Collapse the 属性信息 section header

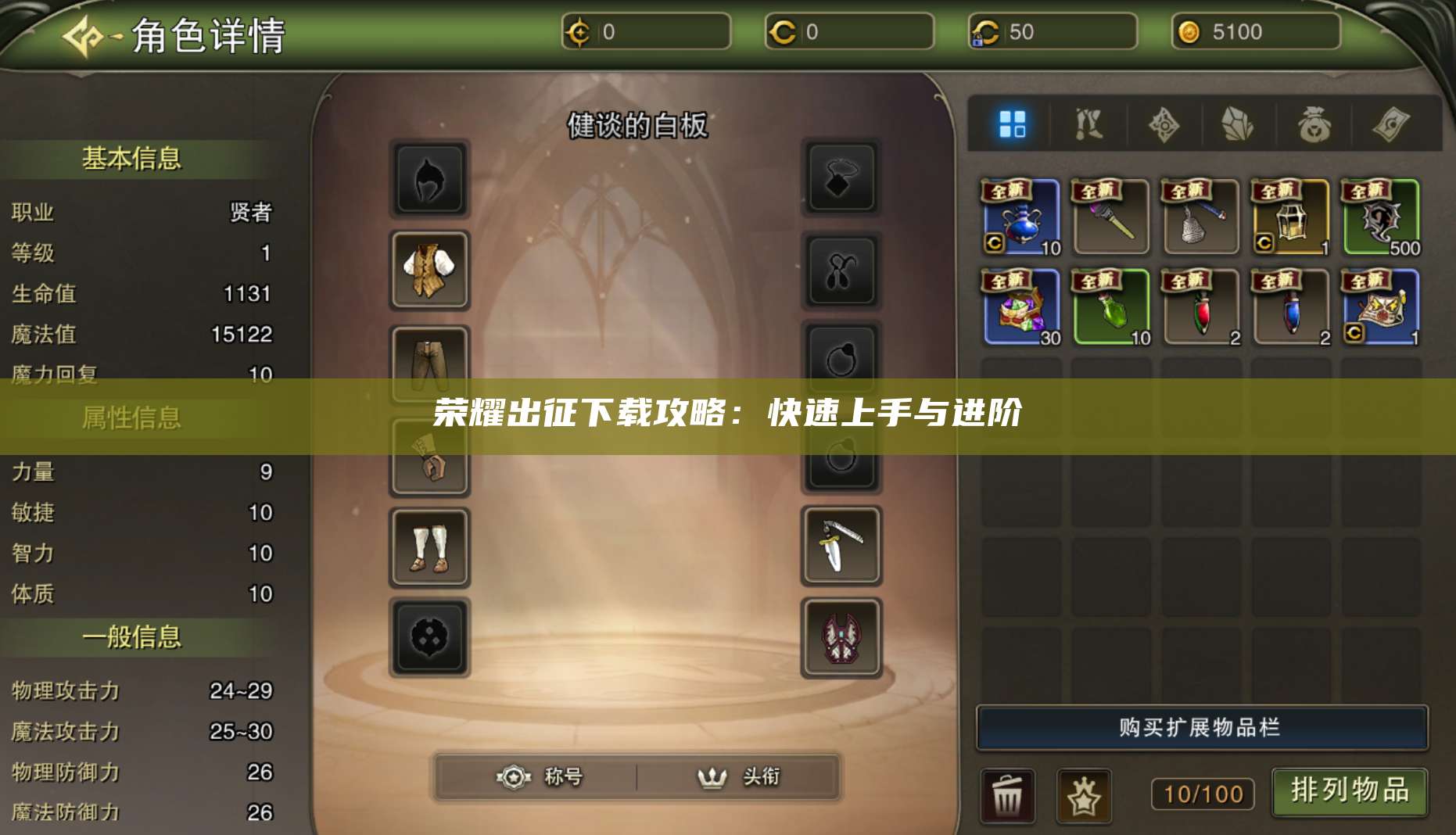coord(131,417)
